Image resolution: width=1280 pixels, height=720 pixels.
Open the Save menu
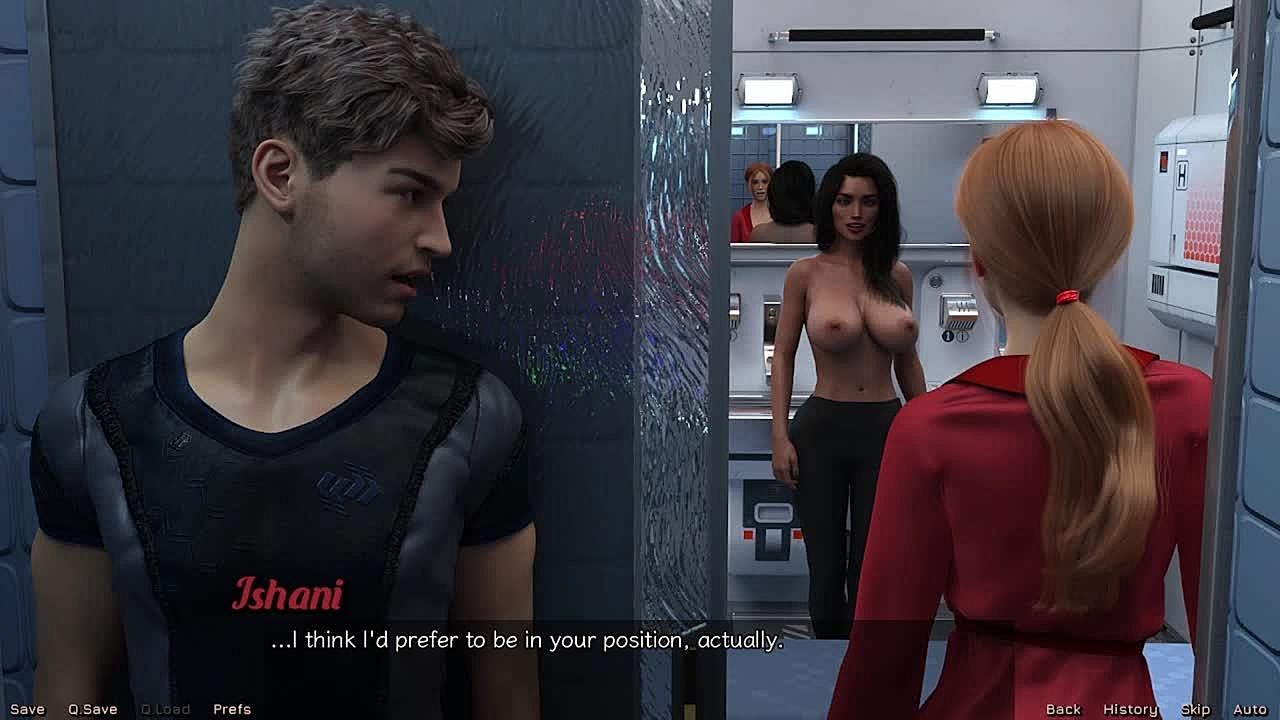(27, 709)
